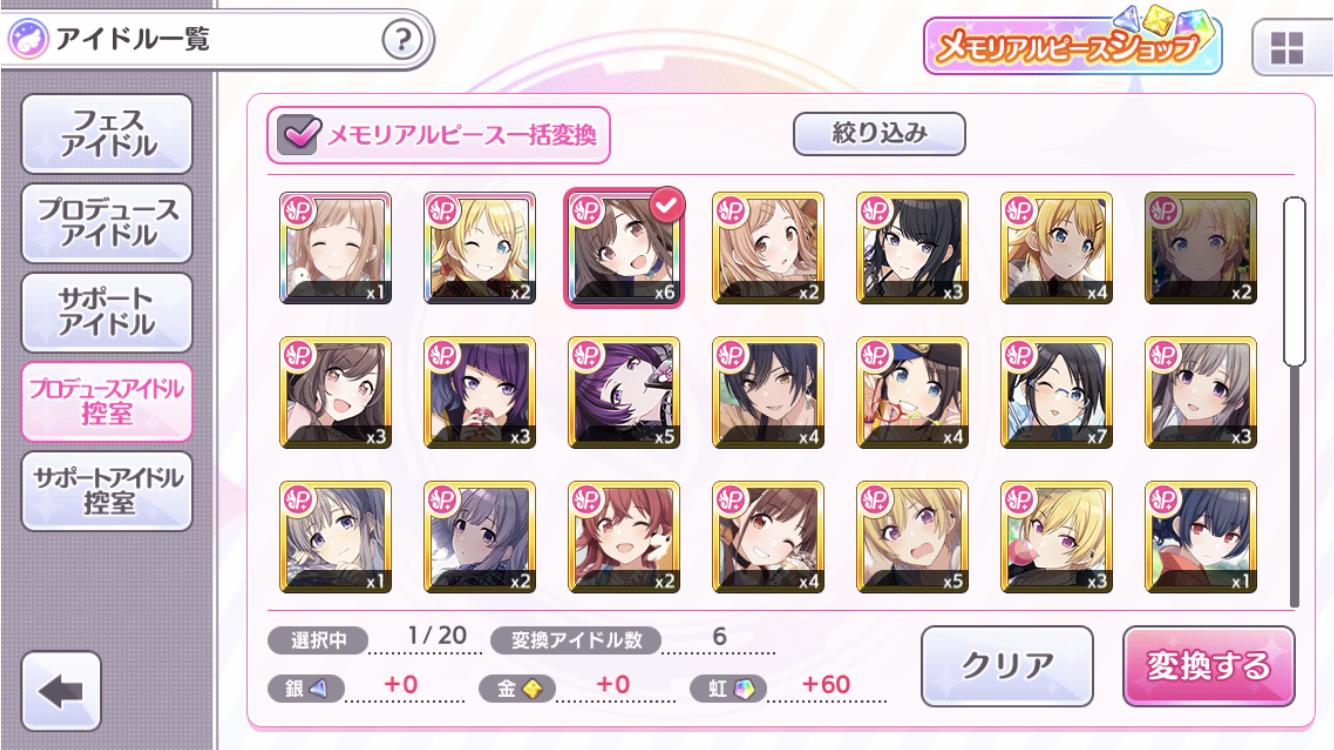Viewport: 1334px width, 750px height.
Task: Pick the black-haired x3 idol card in top row
Action: [912, 248]
